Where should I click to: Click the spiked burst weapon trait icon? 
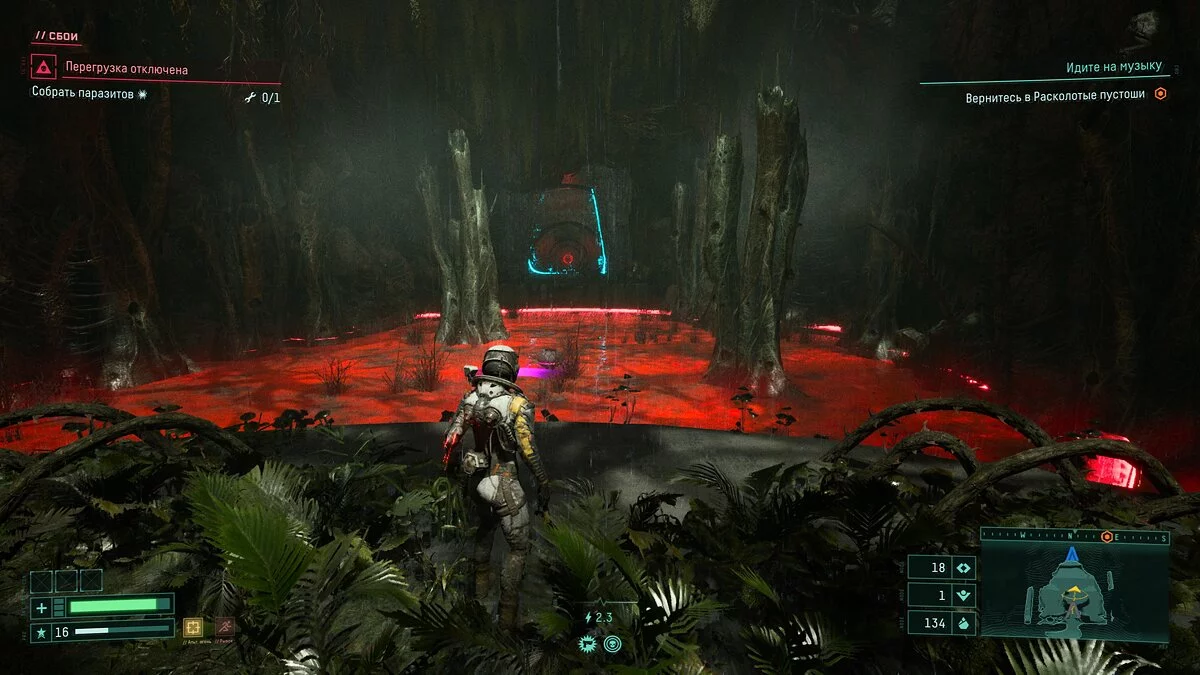pos(590,644)
